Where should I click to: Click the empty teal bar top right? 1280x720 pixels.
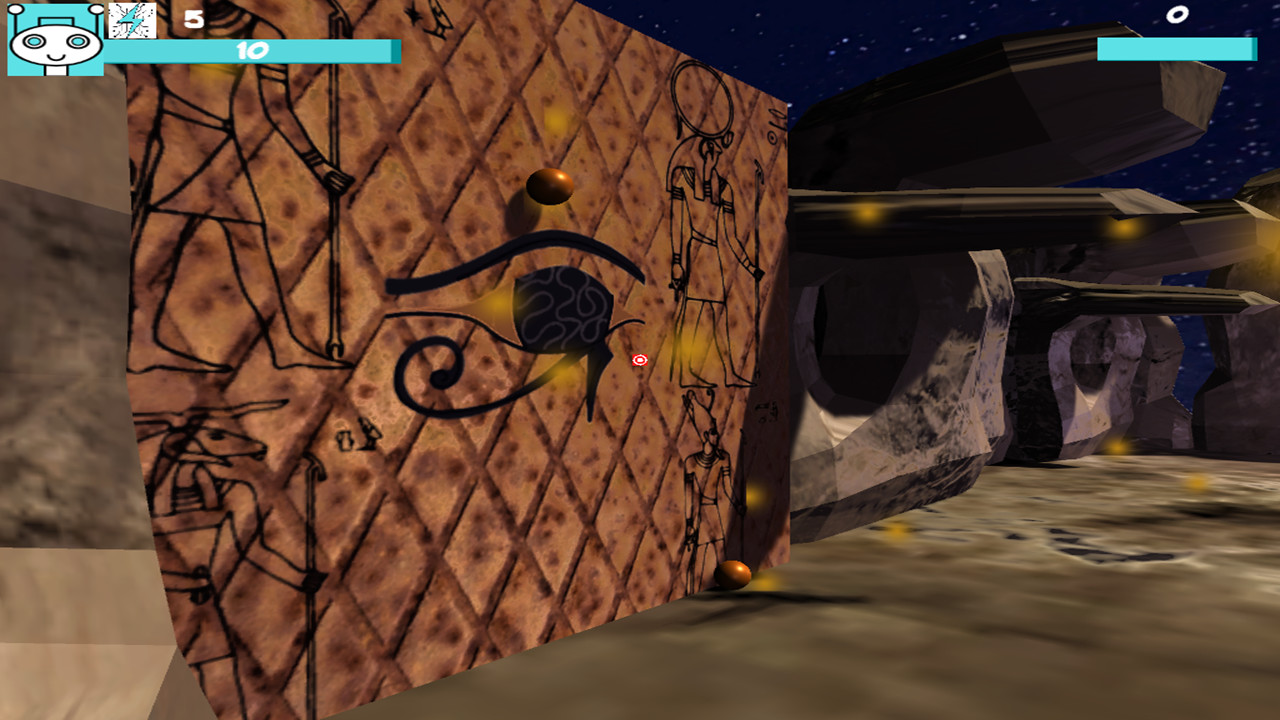tap(1178, 46)
